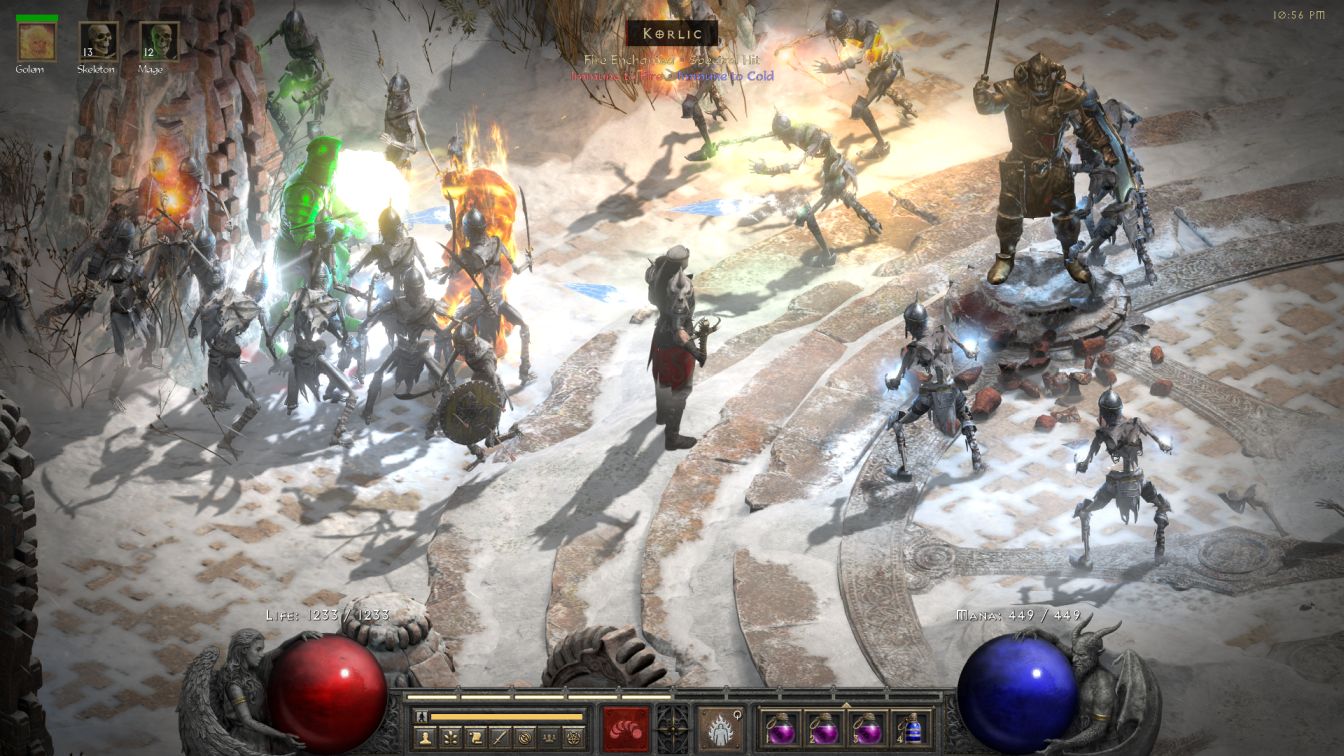Open the skill tree branch icon

click(449, 738)
